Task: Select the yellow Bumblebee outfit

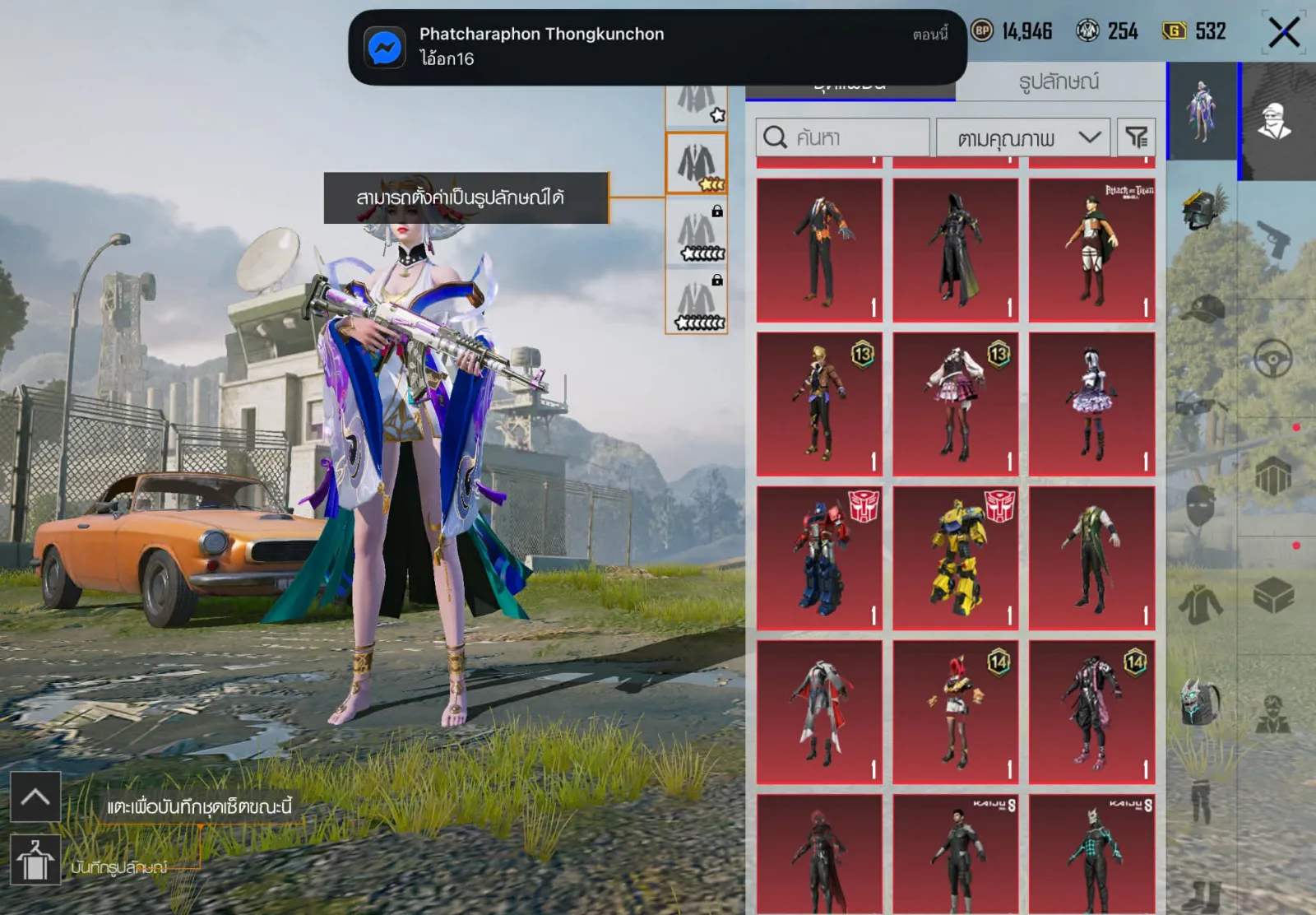Action: [956, 558]
